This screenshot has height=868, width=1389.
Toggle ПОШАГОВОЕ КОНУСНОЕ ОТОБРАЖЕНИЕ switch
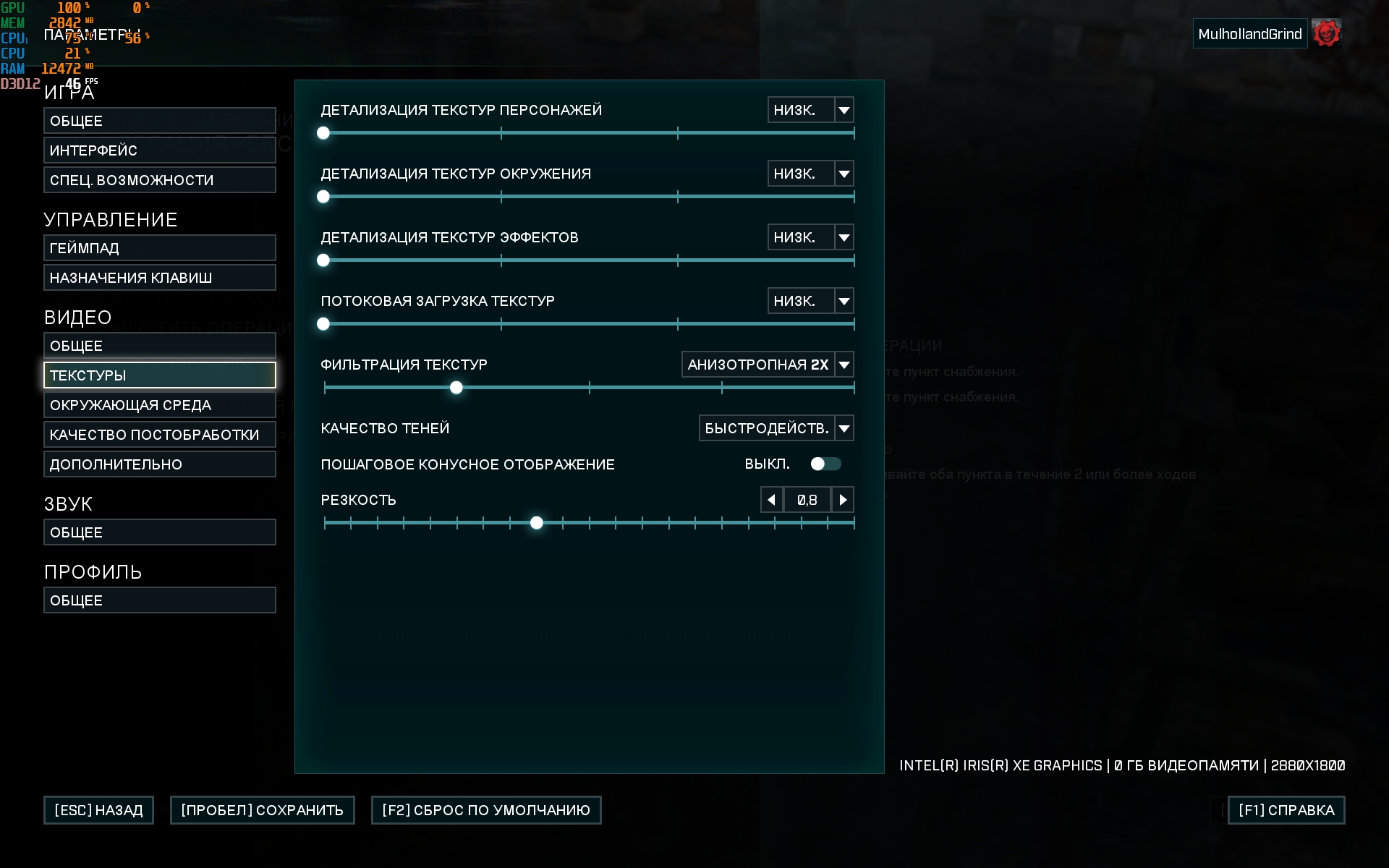pyautogui.click(x=825, y=464)
